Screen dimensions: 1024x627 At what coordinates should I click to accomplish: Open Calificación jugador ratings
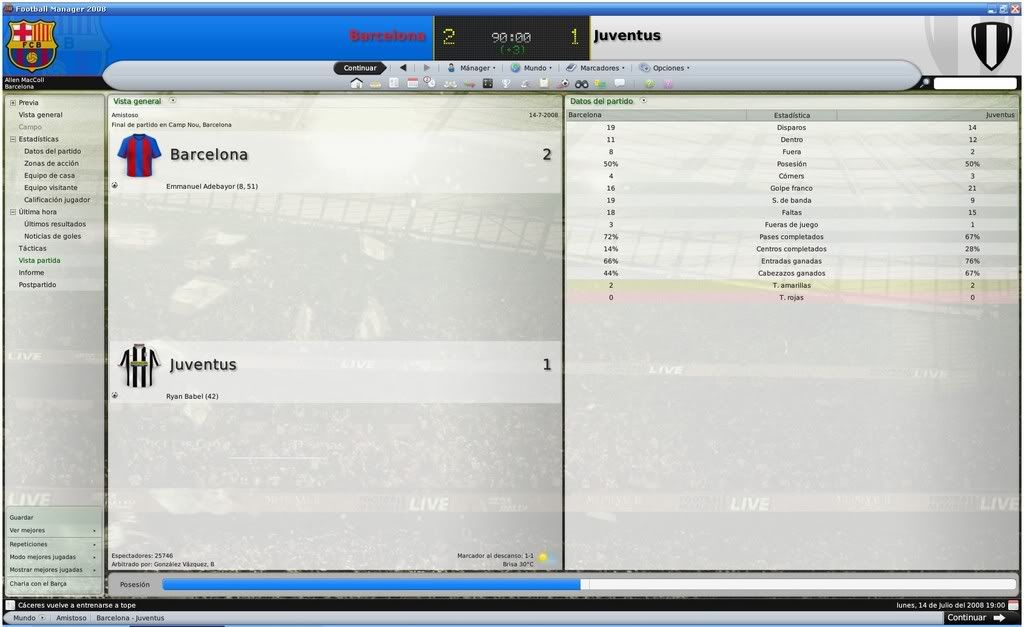(57, 199)
